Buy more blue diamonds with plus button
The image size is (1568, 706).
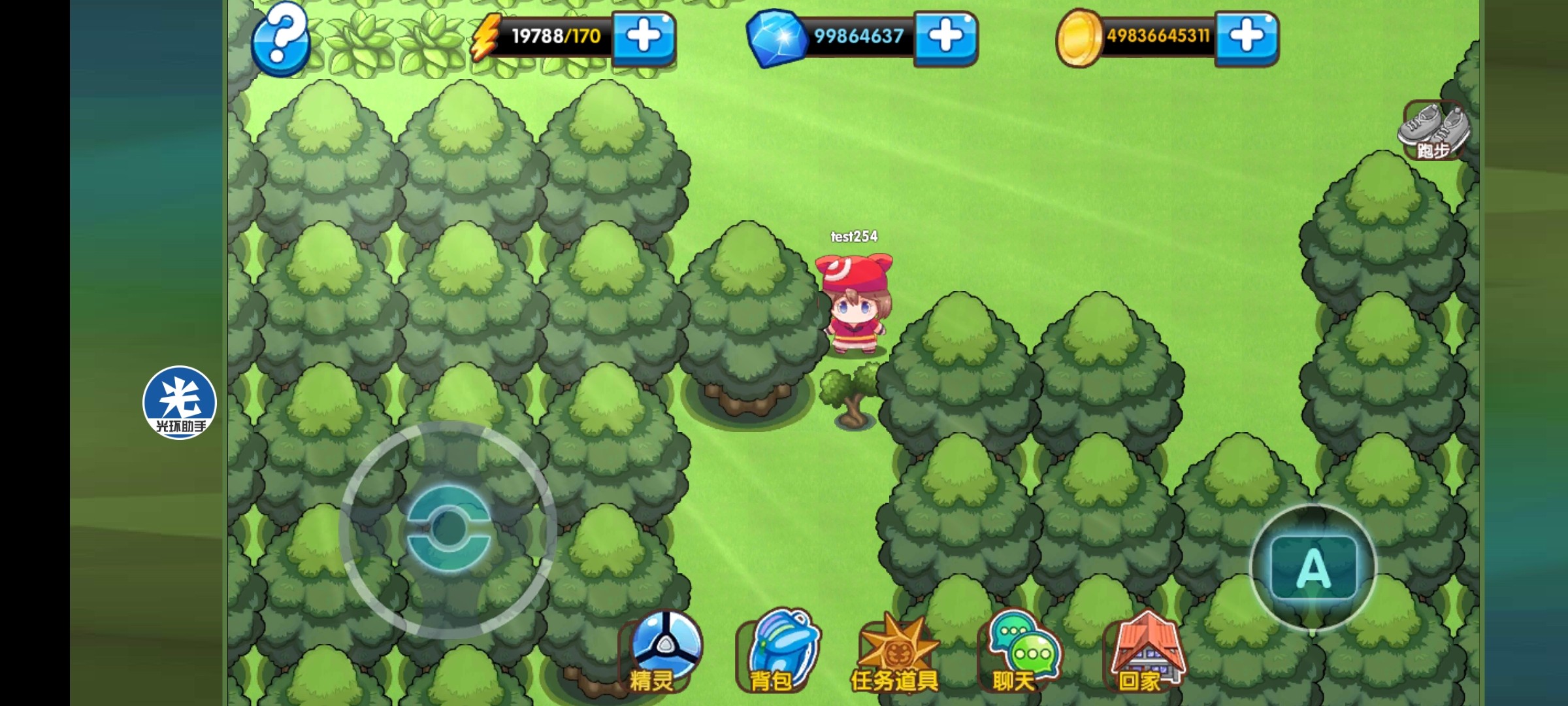click(945, 37)
